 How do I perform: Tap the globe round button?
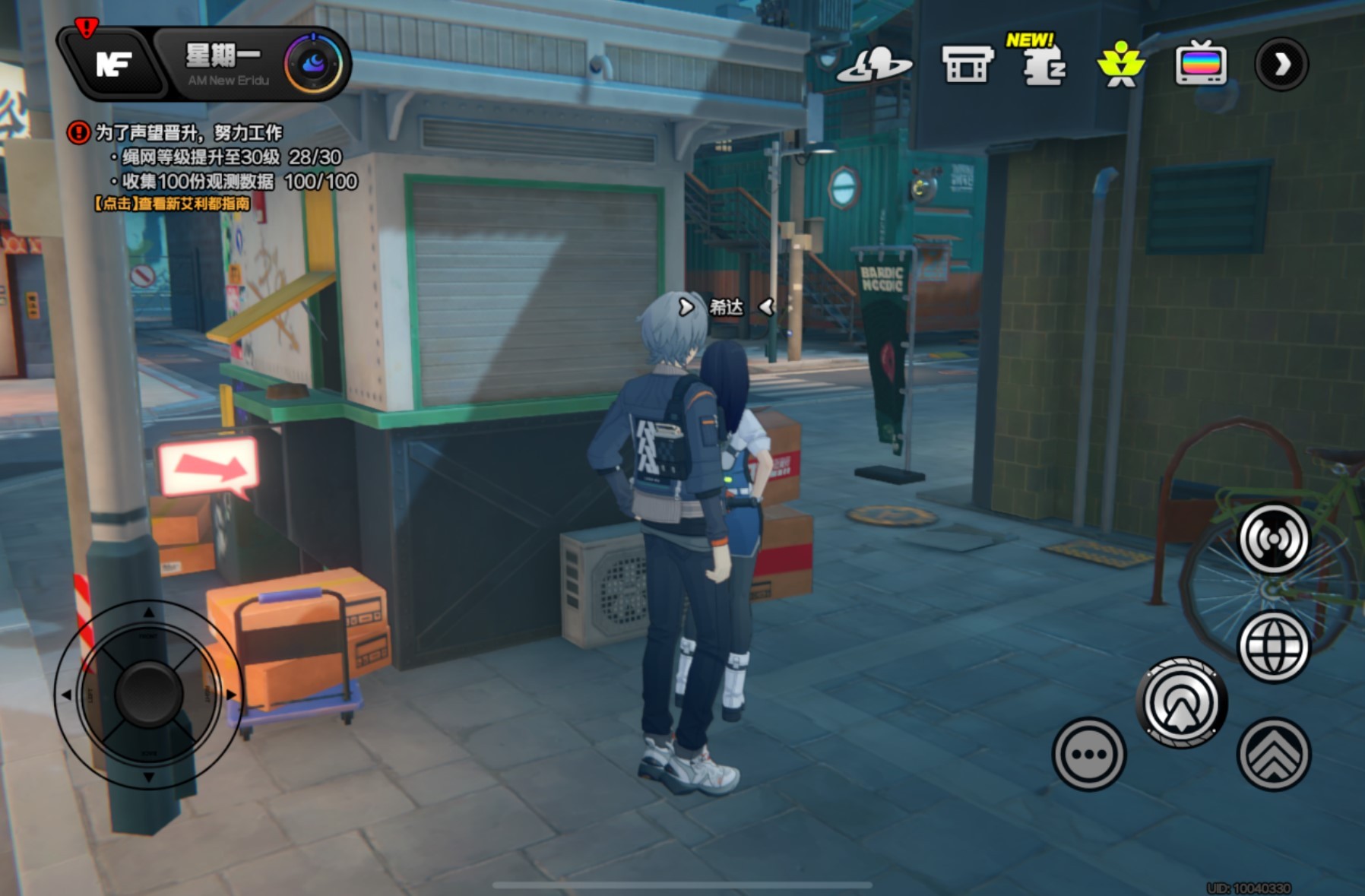tap(1274, 647)
